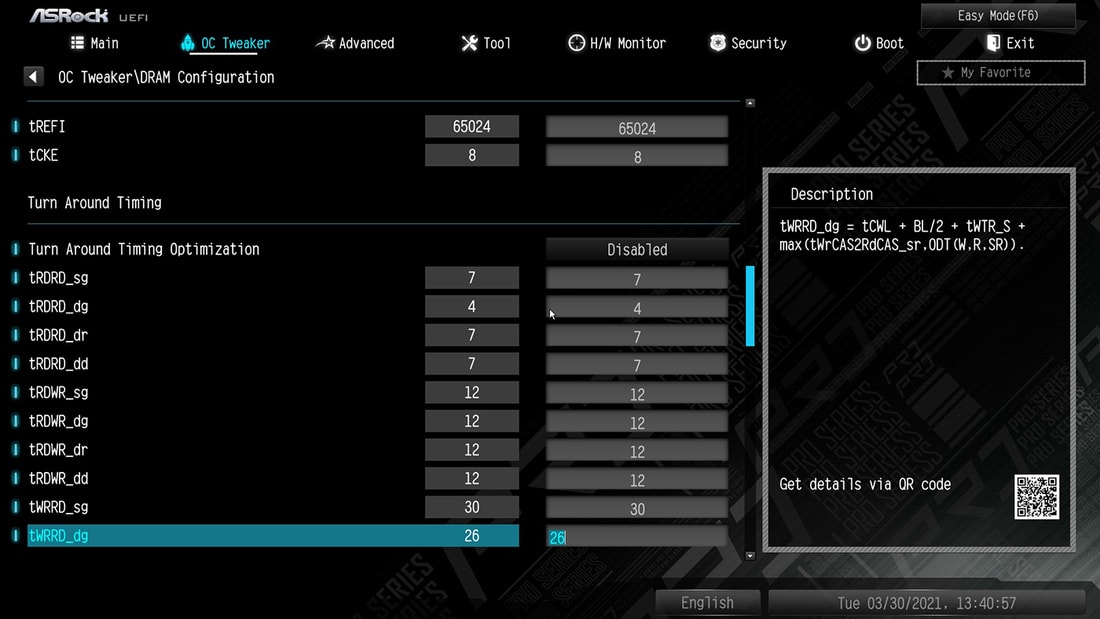Viewport: 1100px width, 619px height.
Task: Edit the tCKE value field
Action: tap(637, 157)
